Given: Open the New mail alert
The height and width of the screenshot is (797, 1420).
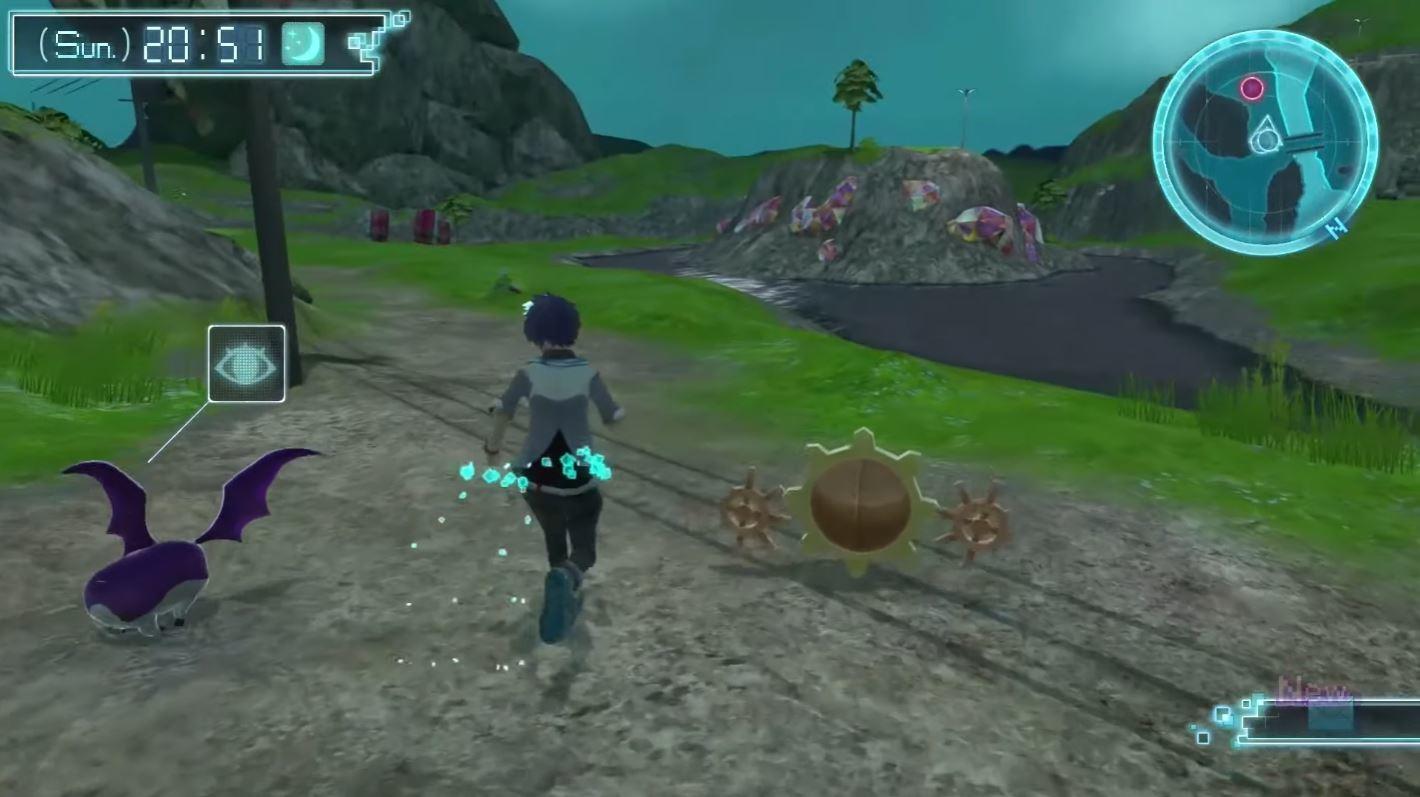Looking at the screenshot, I should pos(1320,692).
